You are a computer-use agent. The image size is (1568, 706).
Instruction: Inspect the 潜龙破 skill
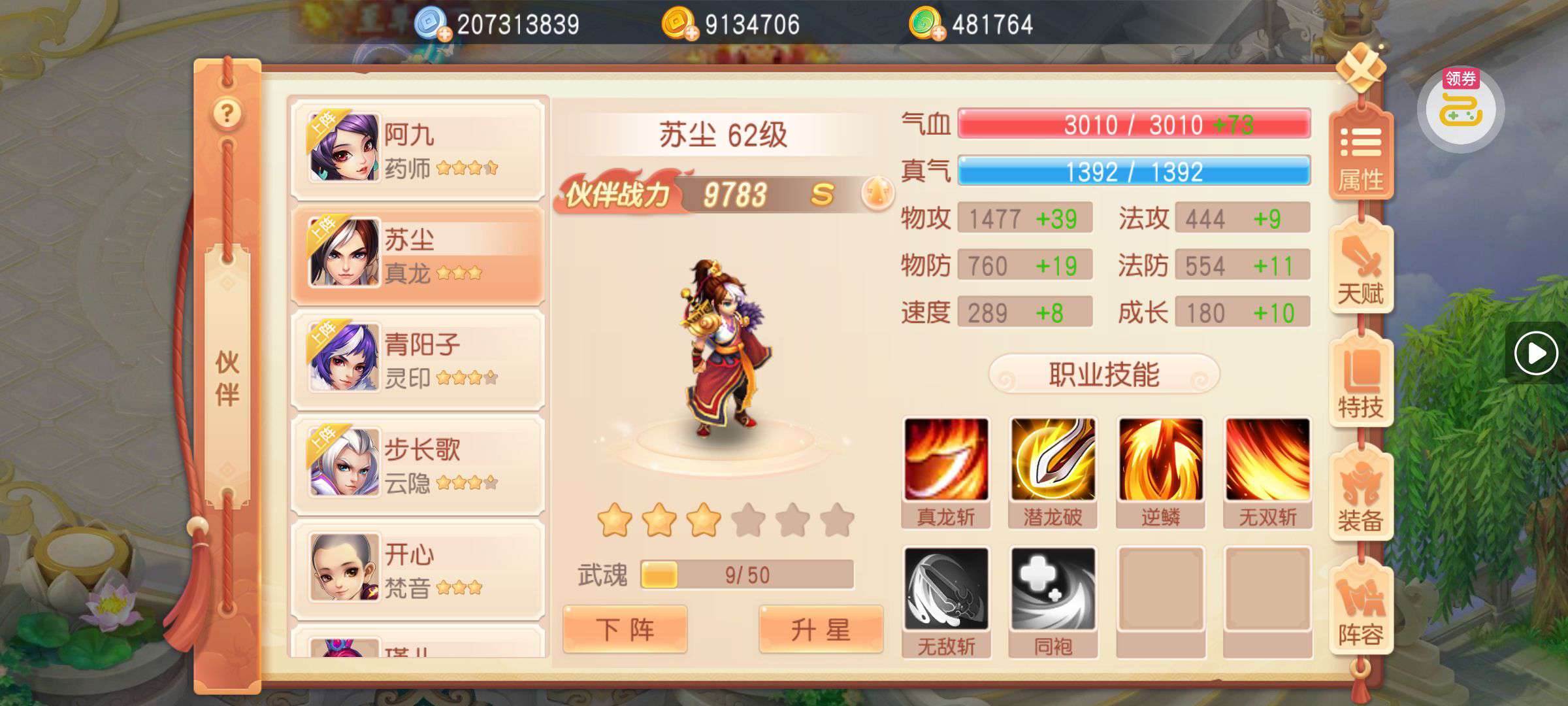pos(1053,460)
